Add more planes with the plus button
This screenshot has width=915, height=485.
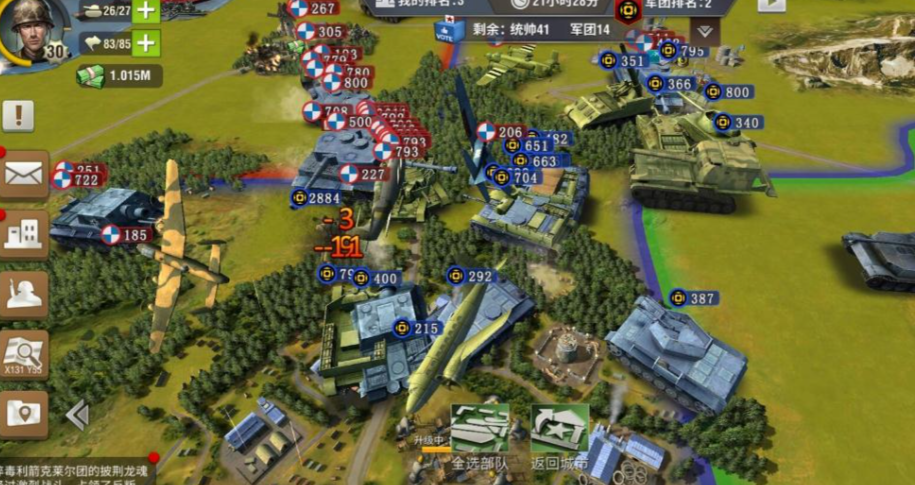pyautogui.click(x=146, y=43)
